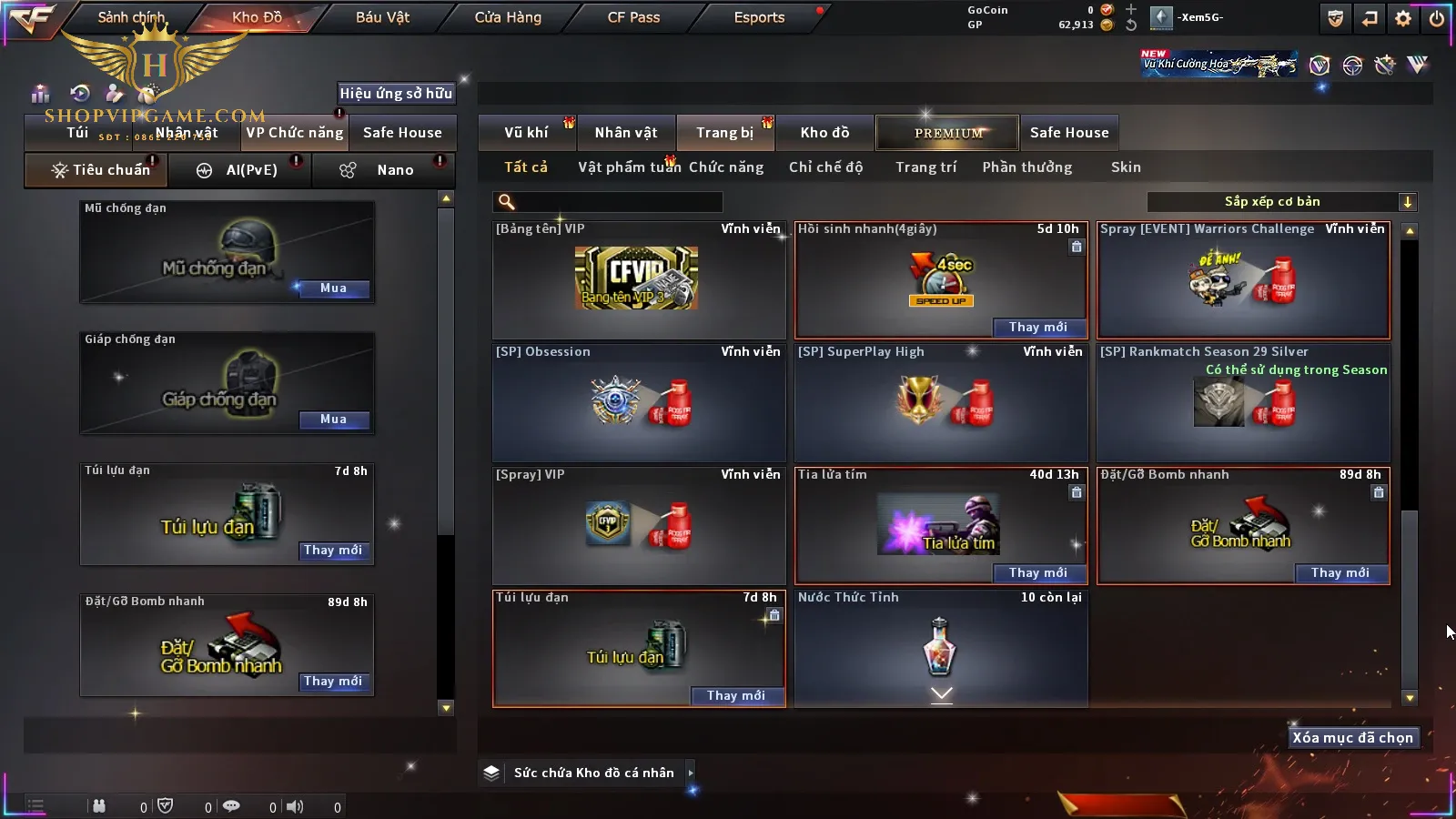Switch to the Nano equipment tab
1456x819 pixels.
pos(394,170)
